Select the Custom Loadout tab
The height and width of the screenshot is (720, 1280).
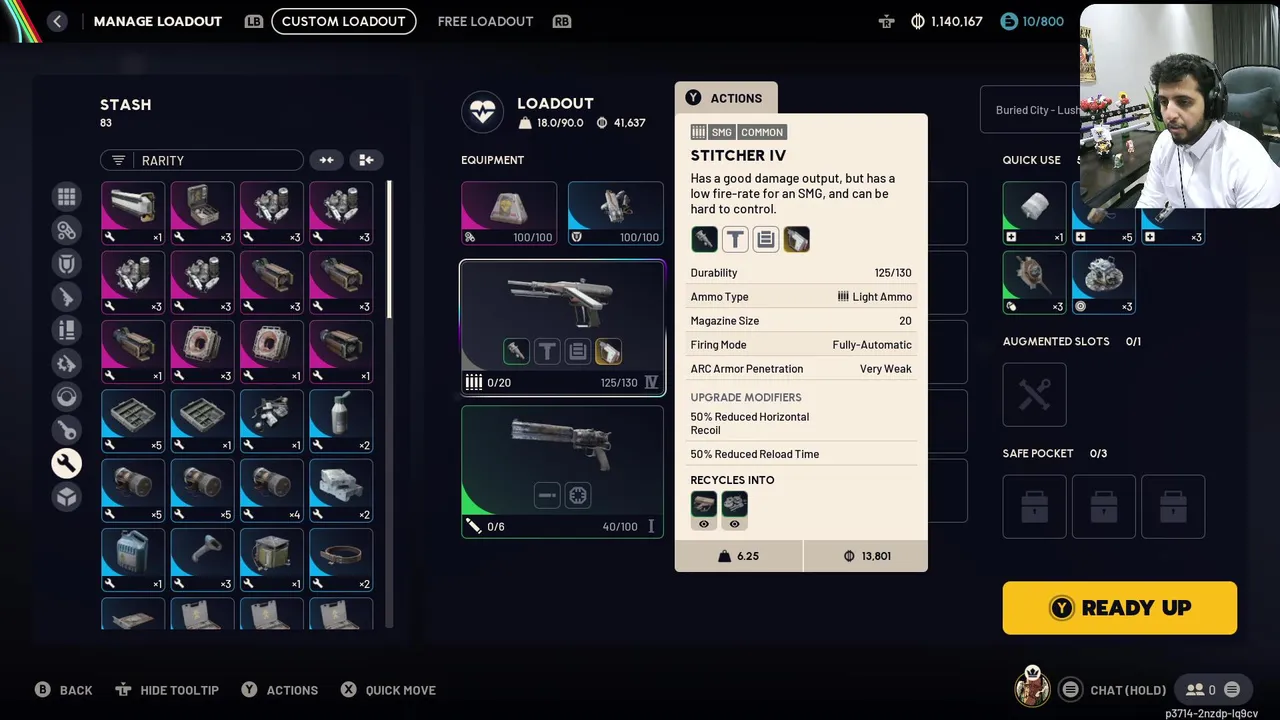pyautogui.click(x=343, y=21)
